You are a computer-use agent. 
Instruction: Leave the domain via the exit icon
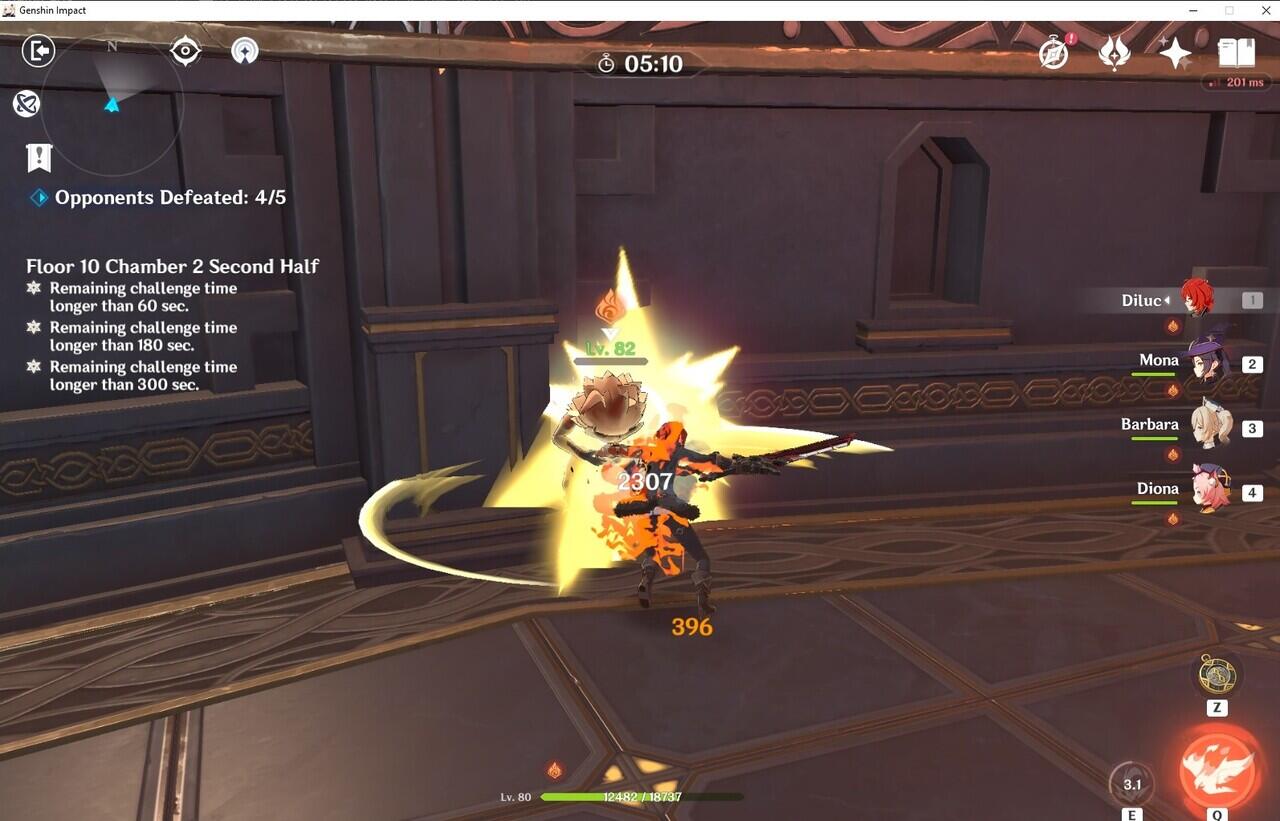(38, 51)
